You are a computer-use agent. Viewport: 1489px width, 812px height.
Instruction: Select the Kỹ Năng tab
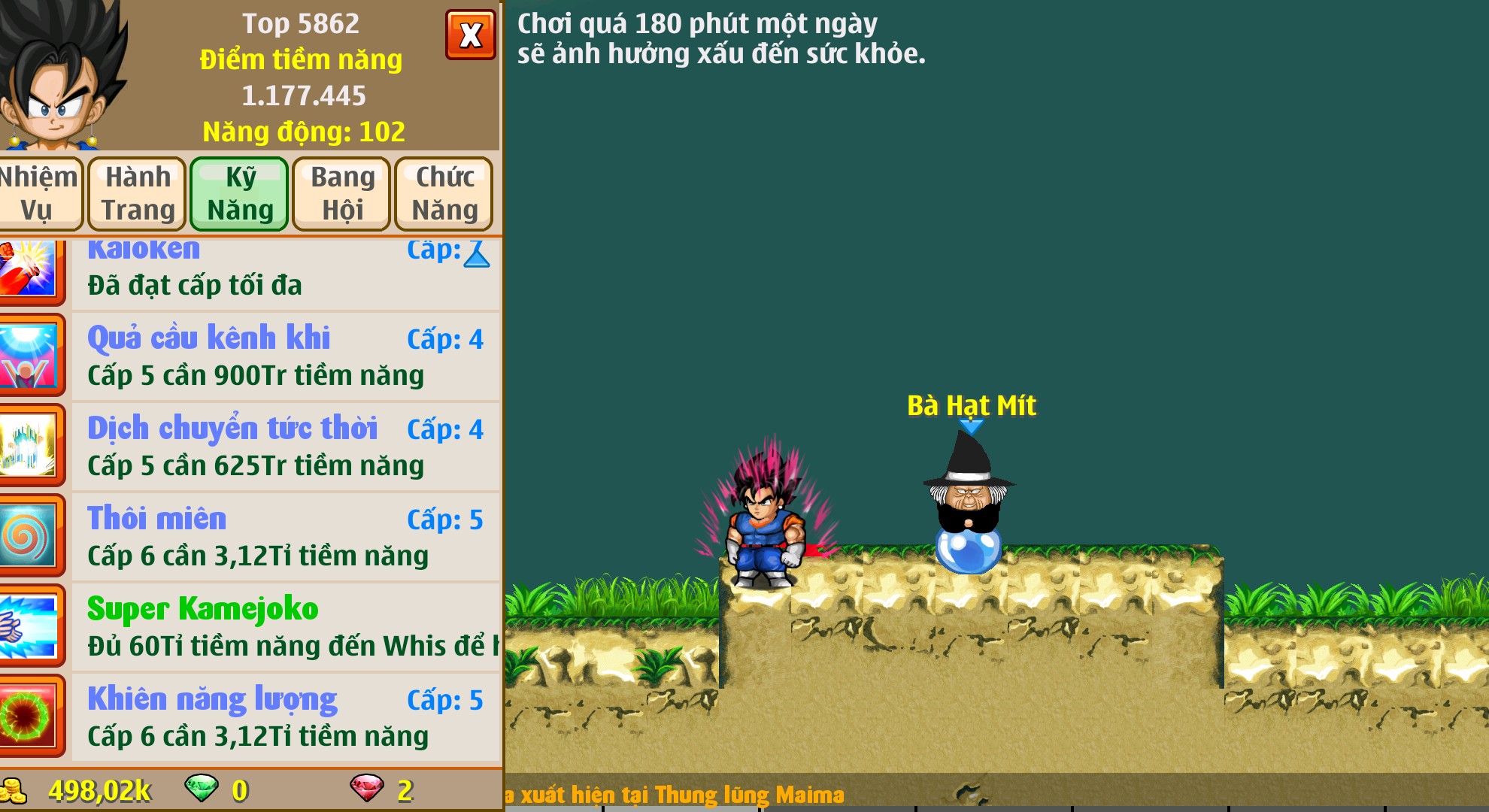pos(239,193)
